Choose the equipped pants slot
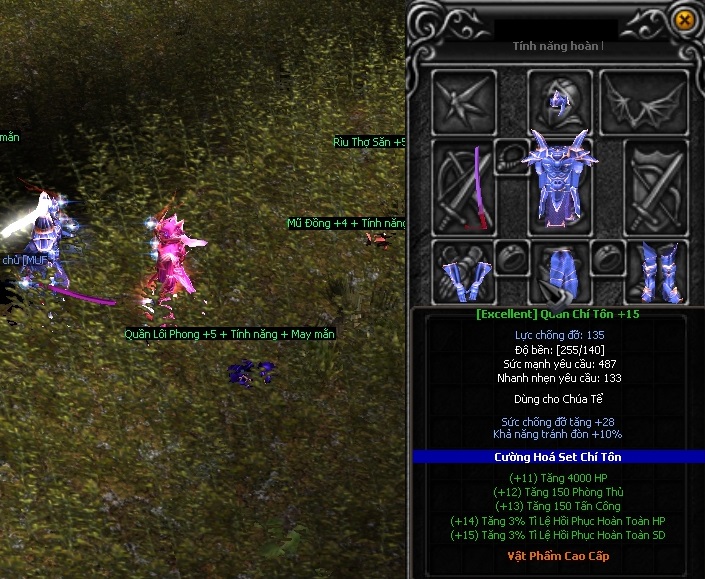The height and width of the screenshot is (579, 705). tap(558, 273)
